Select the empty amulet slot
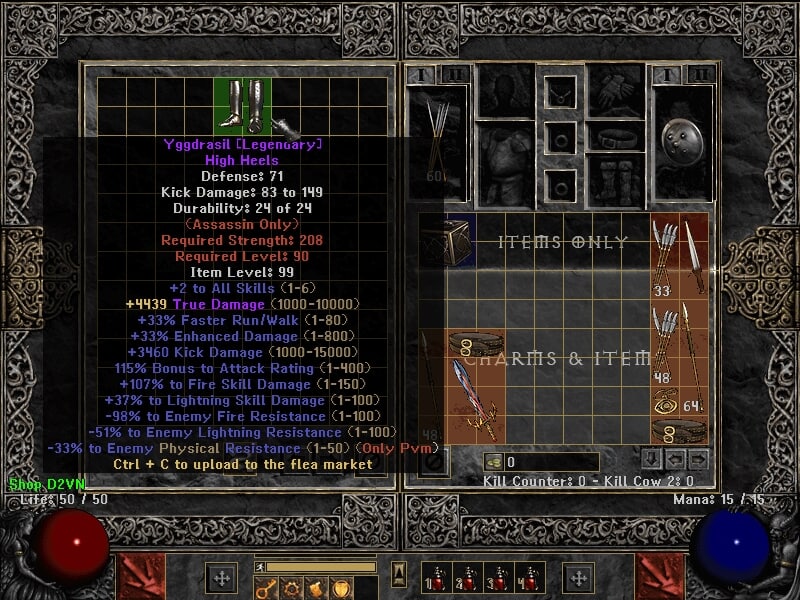 pos(561,93)
